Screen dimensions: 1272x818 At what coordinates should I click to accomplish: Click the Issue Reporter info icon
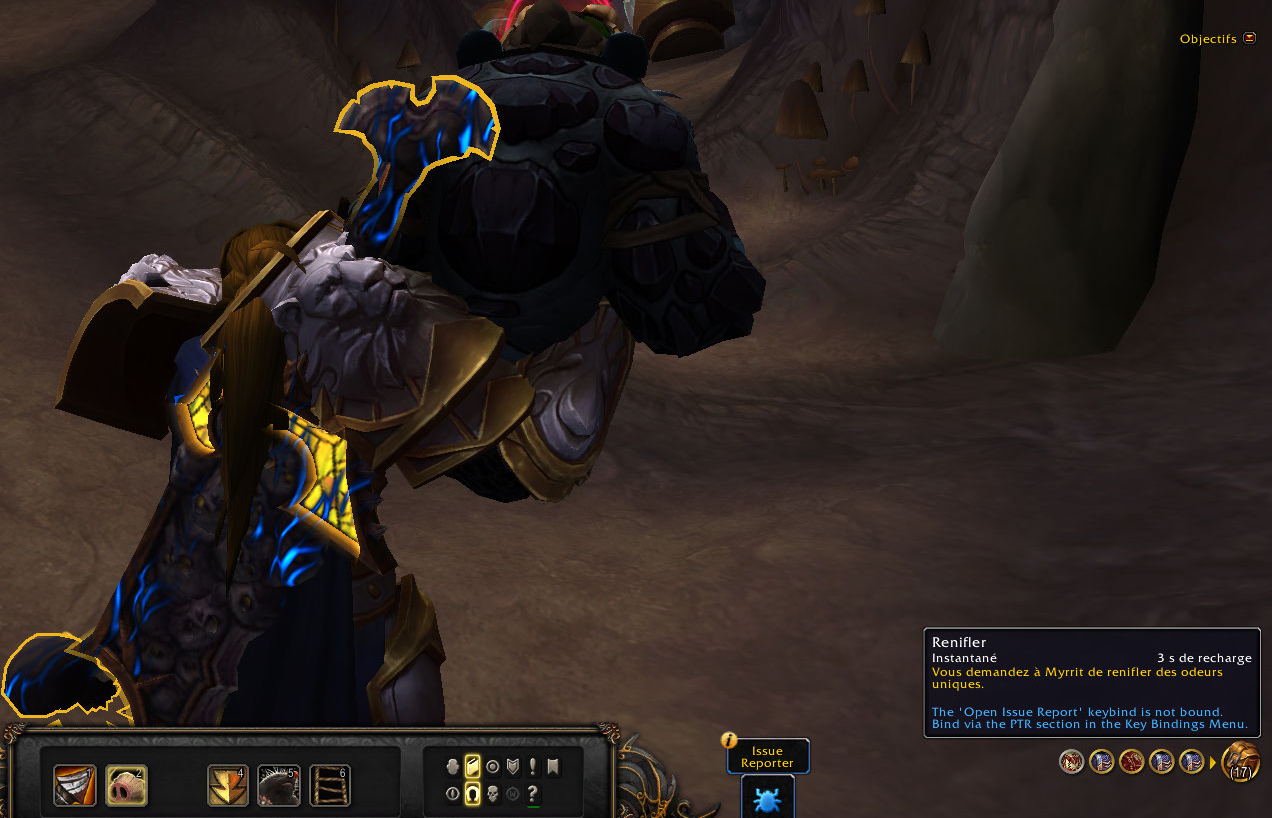(x=730, y=741)
